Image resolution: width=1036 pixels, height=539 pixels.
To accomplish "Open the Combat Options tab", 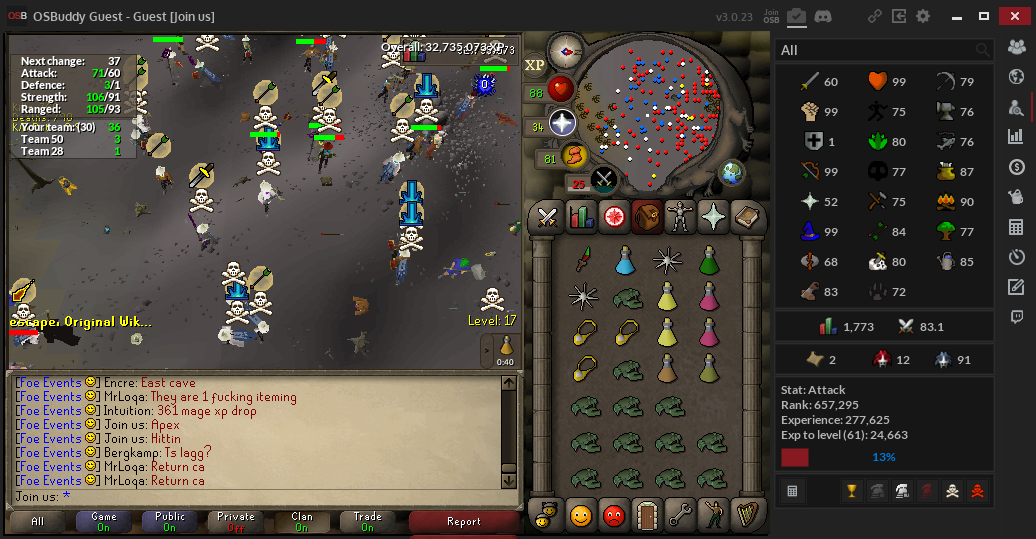I will (x=548, y=216).
